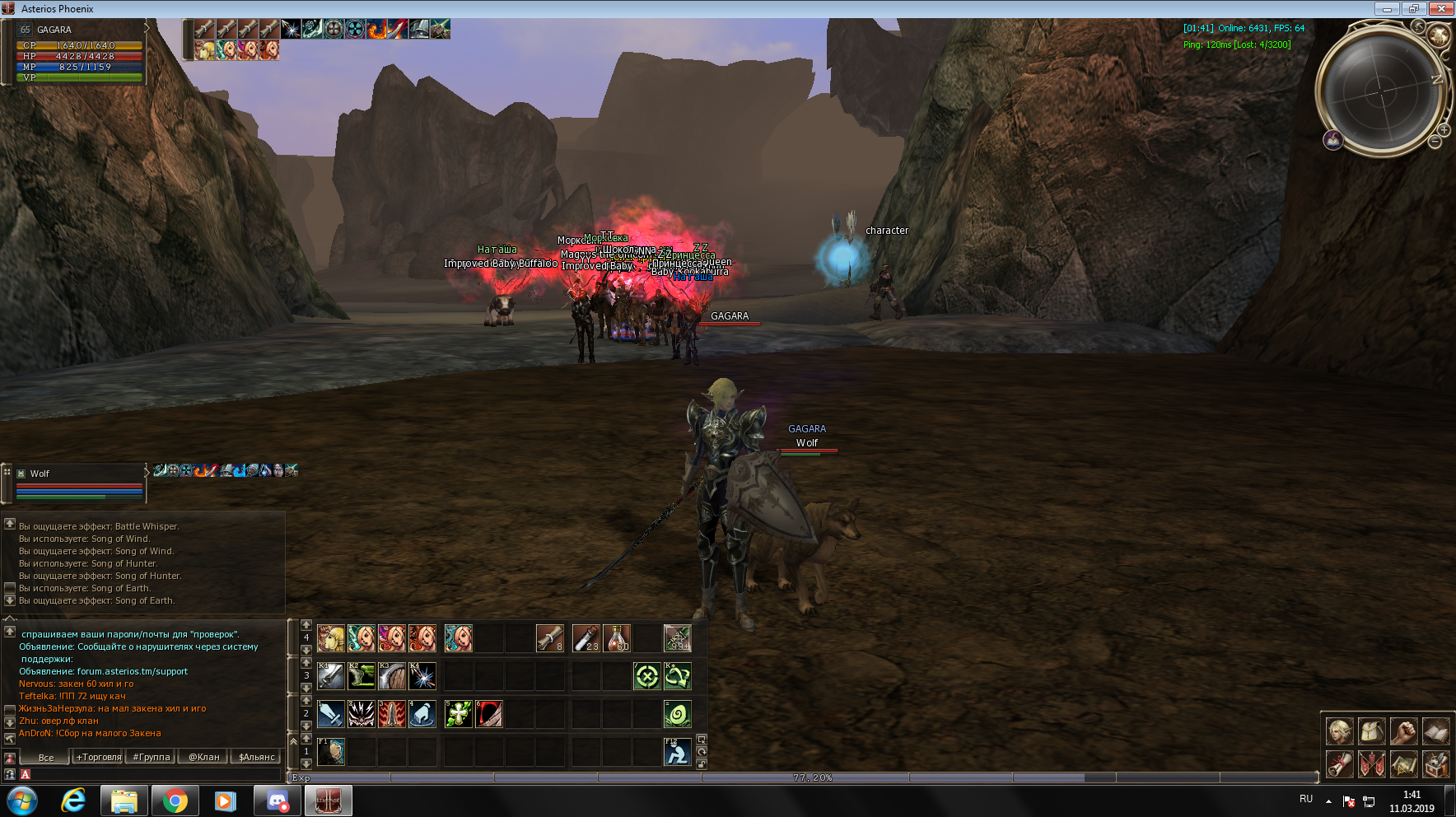The height and width of the screenshot is (817, 1456).
Task: Open the character status elf portrait icon
Action: pyautogui.click(x=1340, y=731)
